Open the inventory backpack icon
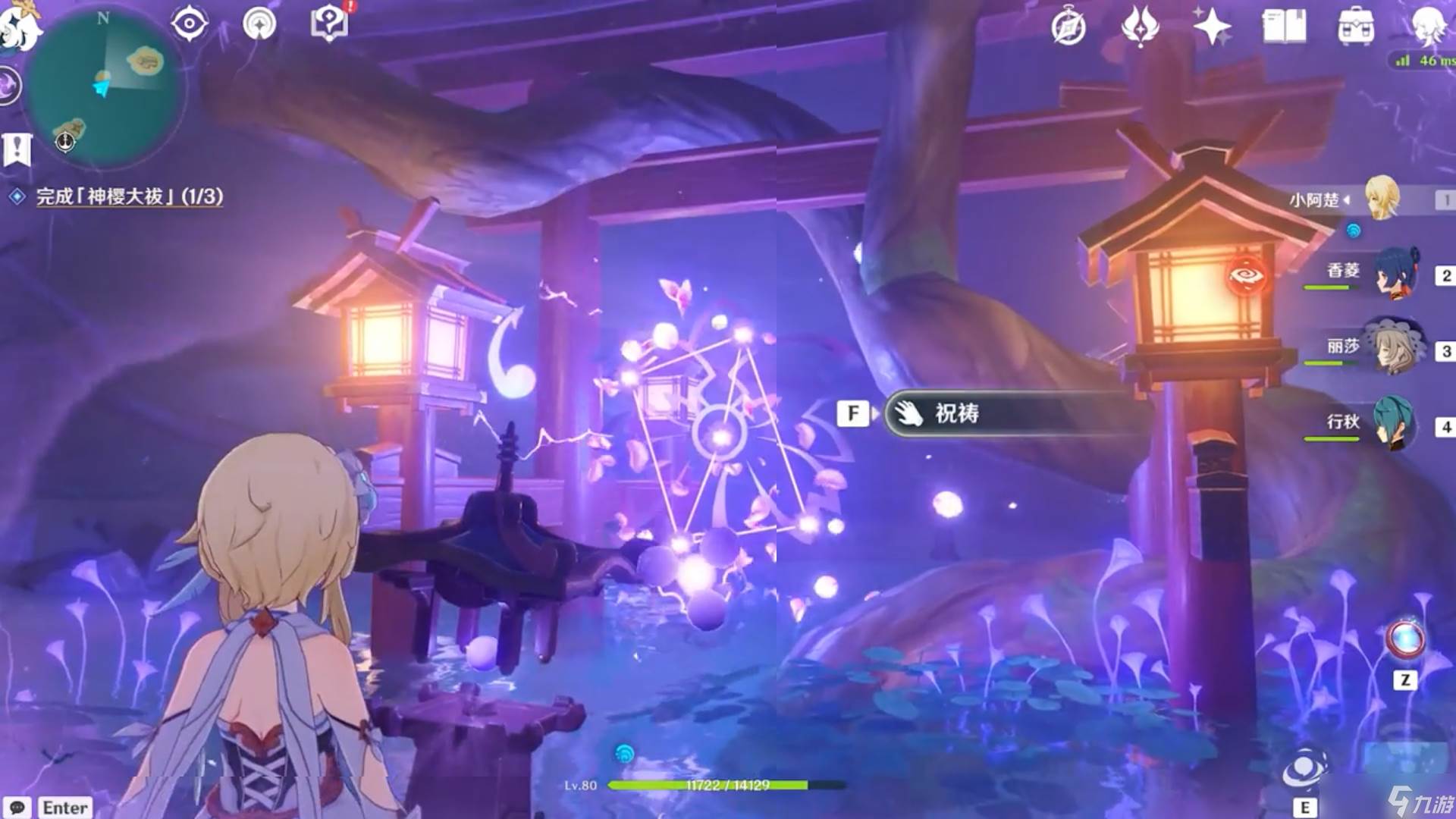The height and width of the screenshot is (819, 1456). pos(1356,27)
